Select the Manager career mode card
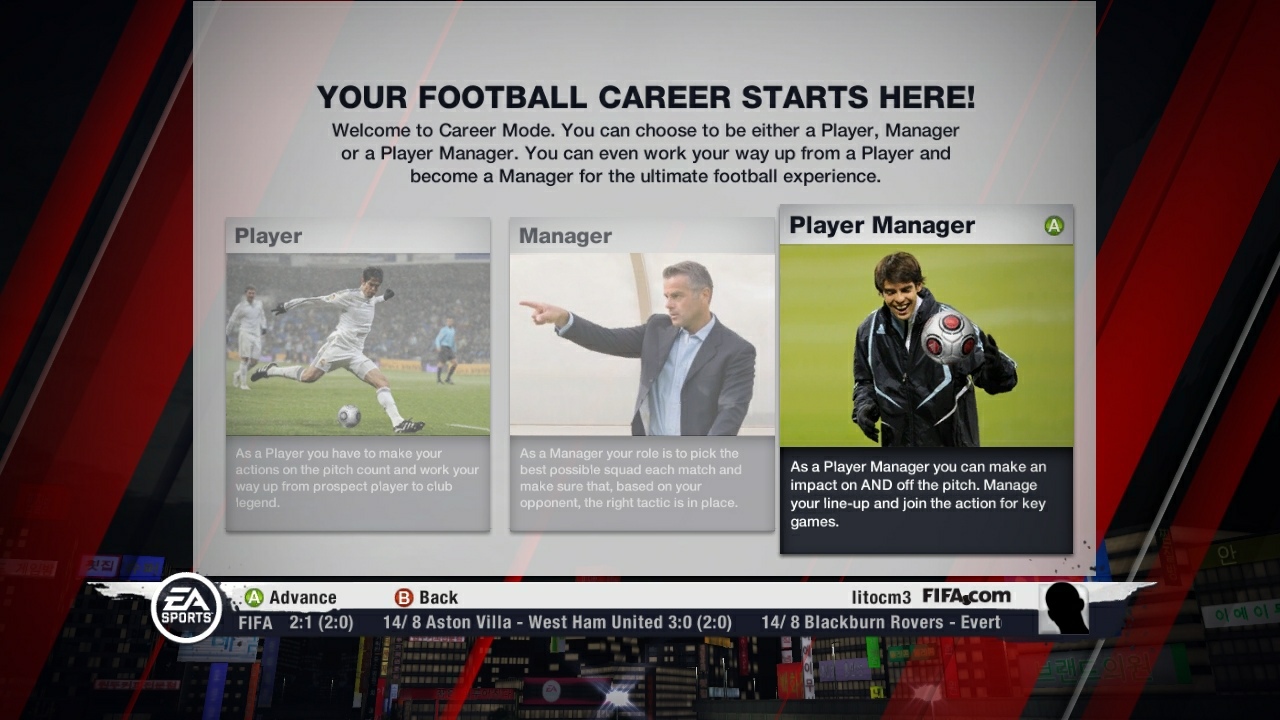The image size is (1280, 720). [641, 345]
